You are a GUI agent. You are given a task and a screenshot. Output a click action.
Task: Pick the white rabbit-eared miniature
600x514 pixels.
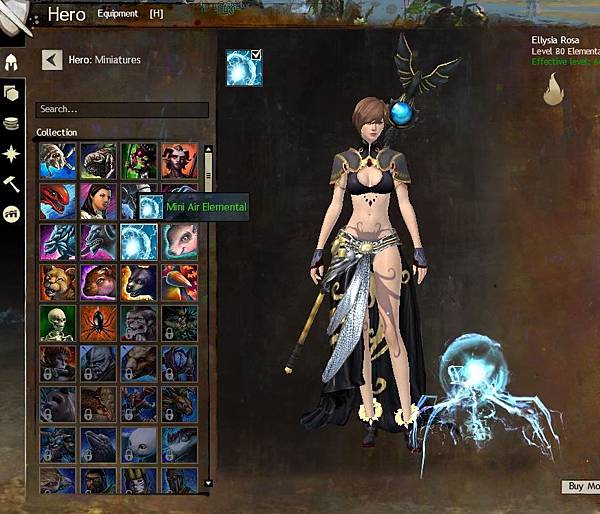pyautogui.click(x=180, y=241)
